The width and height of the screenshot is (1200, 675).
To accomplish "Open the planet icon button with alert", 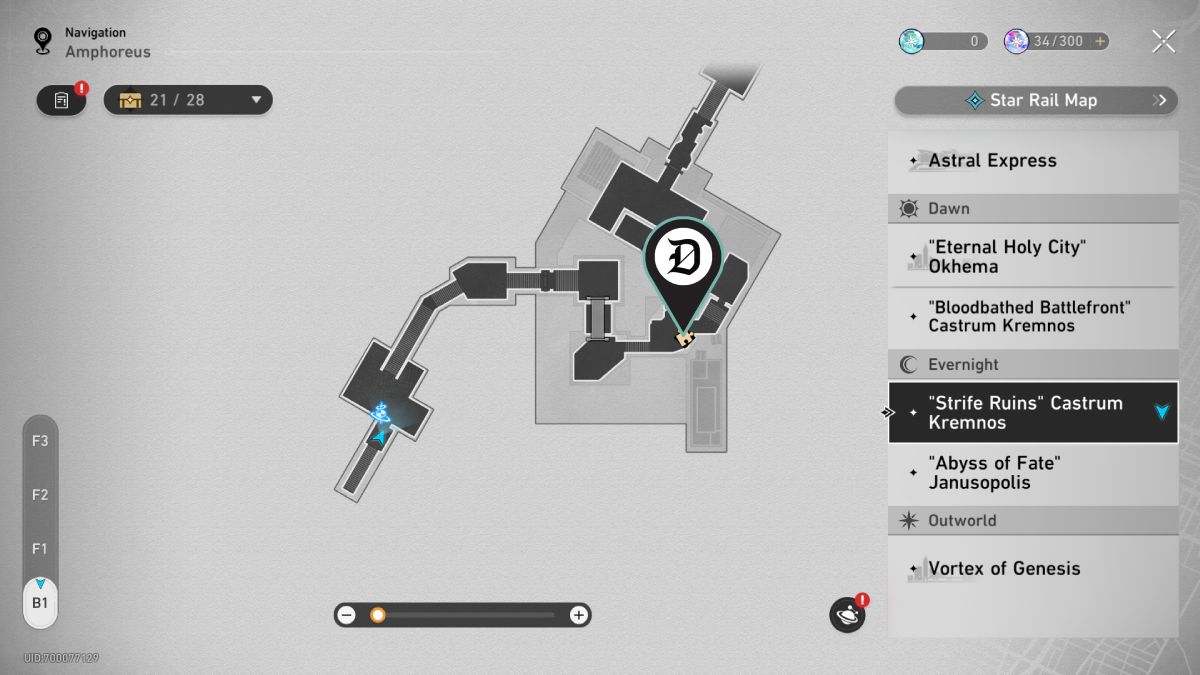I will coord(847,614).
